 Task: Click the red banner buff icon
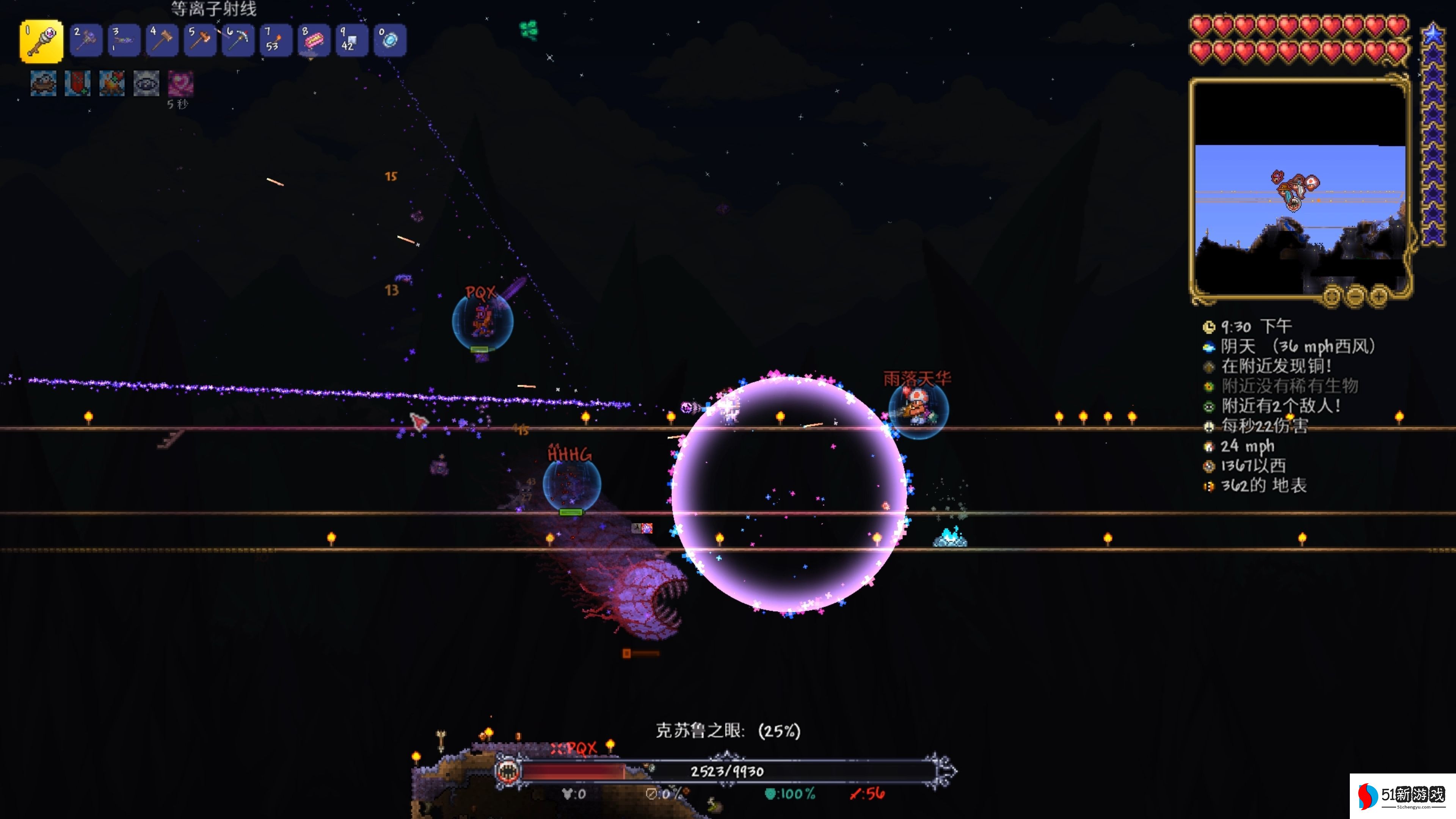[x=77, y=84]
